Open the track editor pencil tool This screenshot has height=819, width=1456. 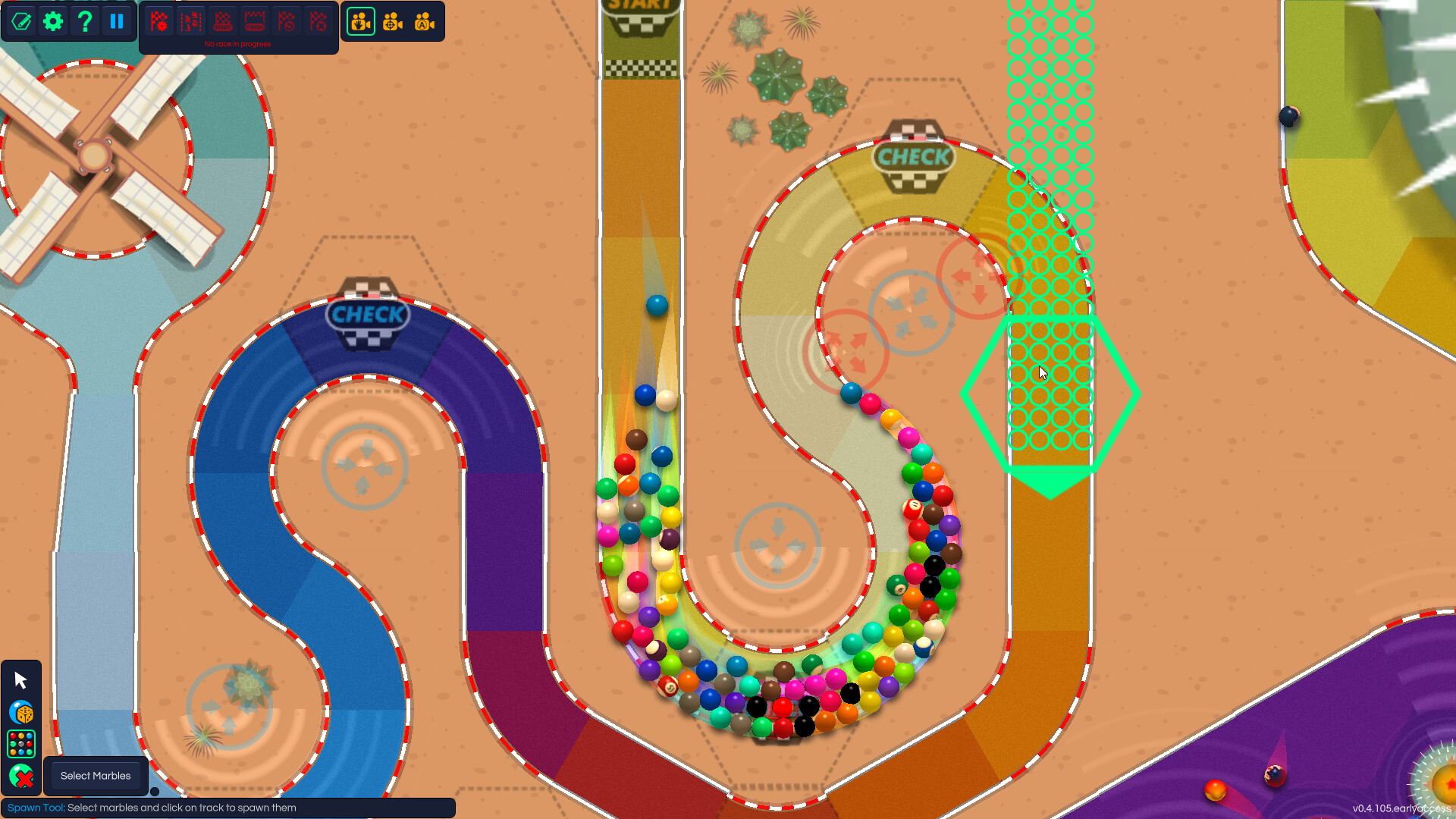coord(21,21)
